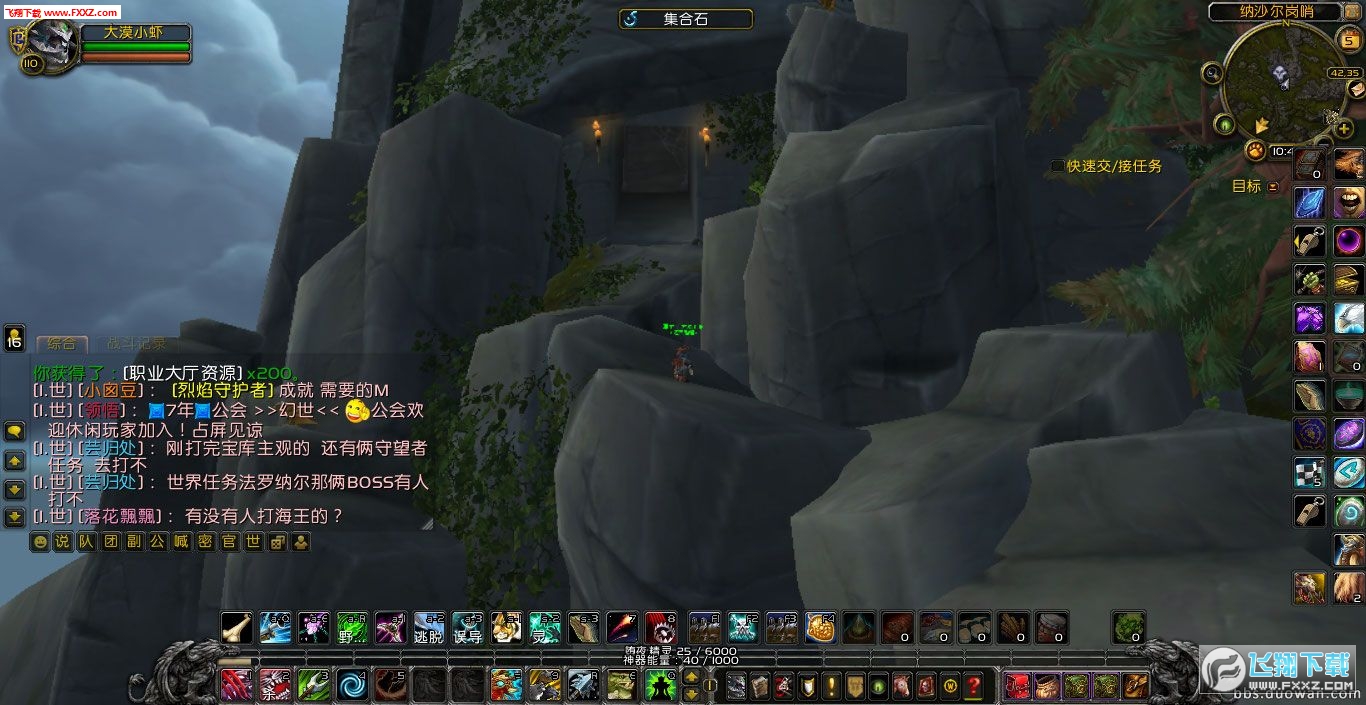Screen dimensions: 1366x705
Task: Open the emoji smiley button below chat
Action: tap(39, 542)
